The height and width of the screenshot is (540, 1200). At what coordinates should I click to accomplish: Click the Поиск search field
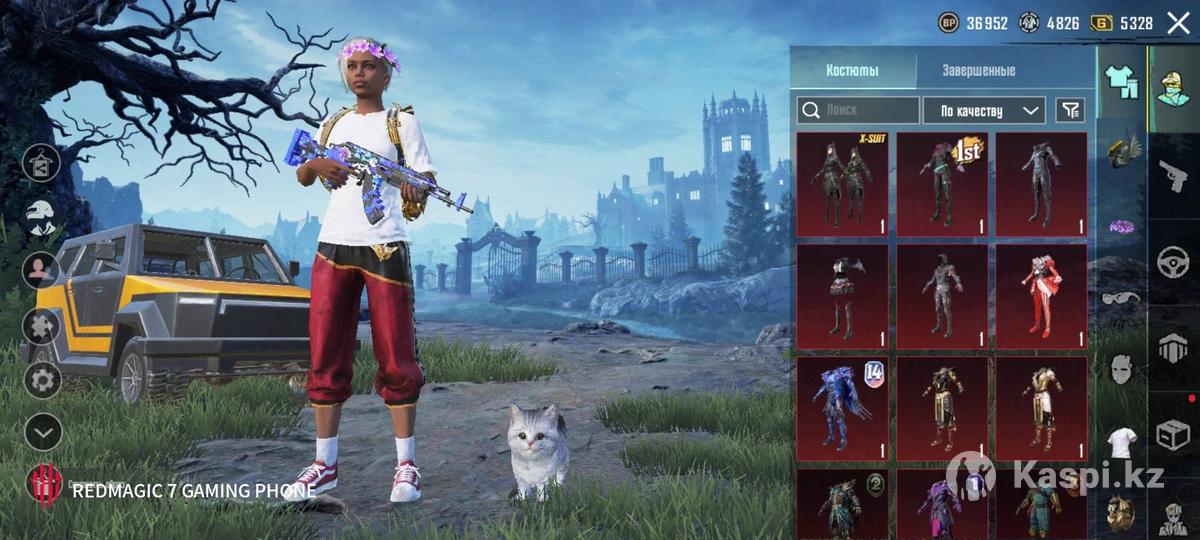pyautogui.click(x=858, y=110)
